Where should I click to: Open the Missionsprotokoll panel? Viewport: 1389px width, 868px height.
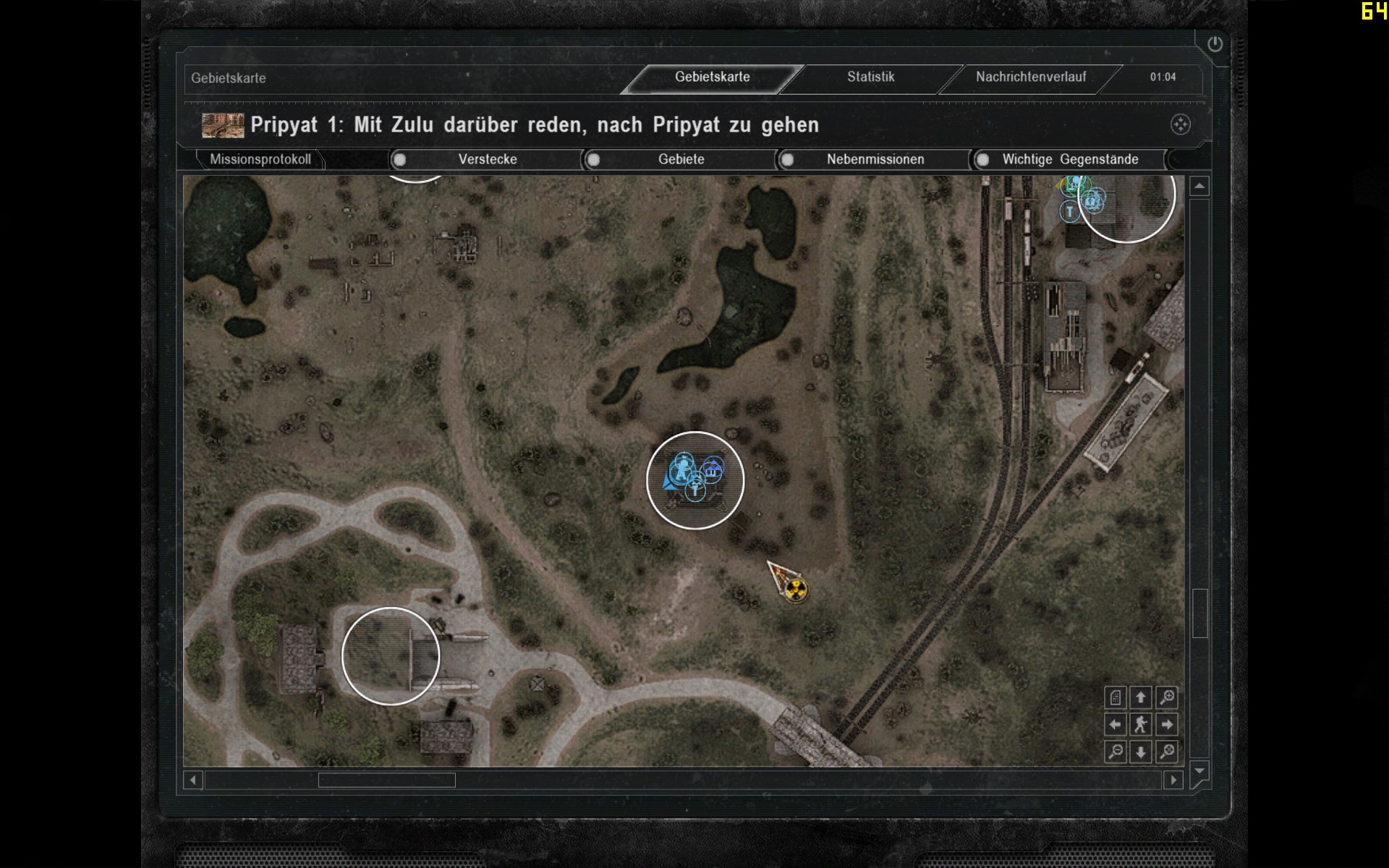[260, 159]
